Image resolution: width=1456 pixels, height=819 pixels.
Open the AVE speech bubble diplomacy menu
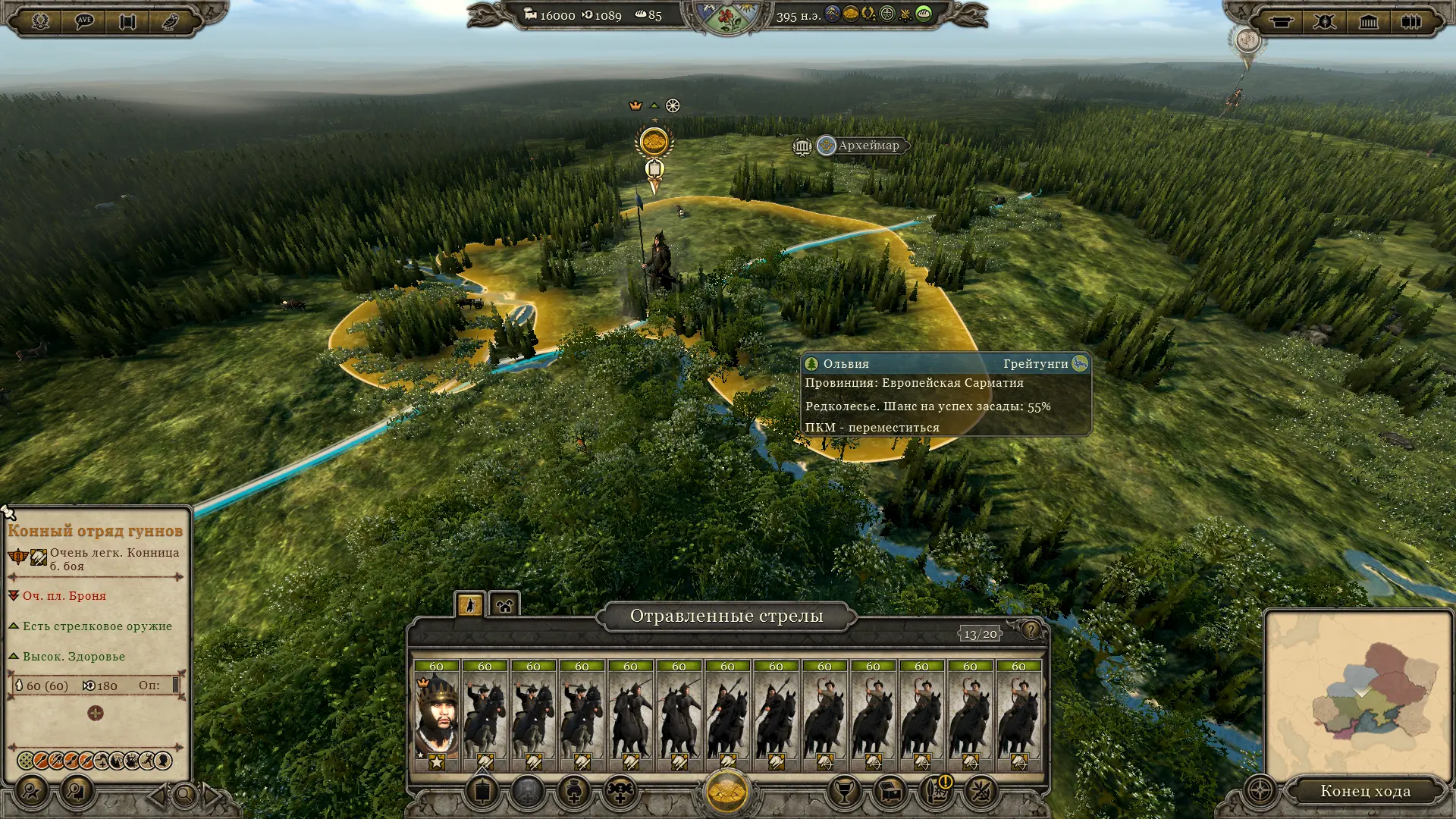[x=83, y=20]
